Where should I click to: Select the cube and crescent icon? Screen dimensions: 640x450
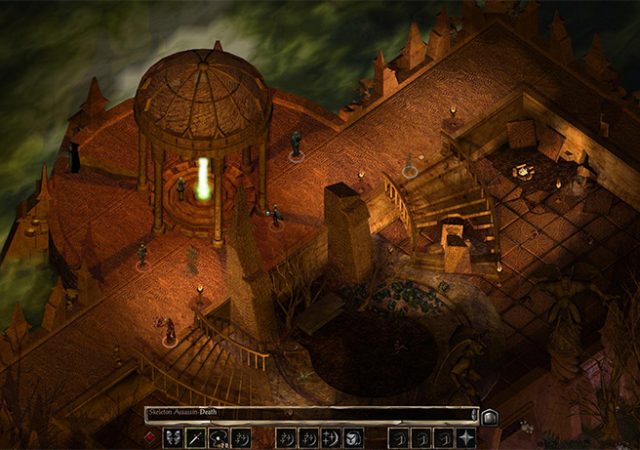pyautogui.click(x=353, y=438)
